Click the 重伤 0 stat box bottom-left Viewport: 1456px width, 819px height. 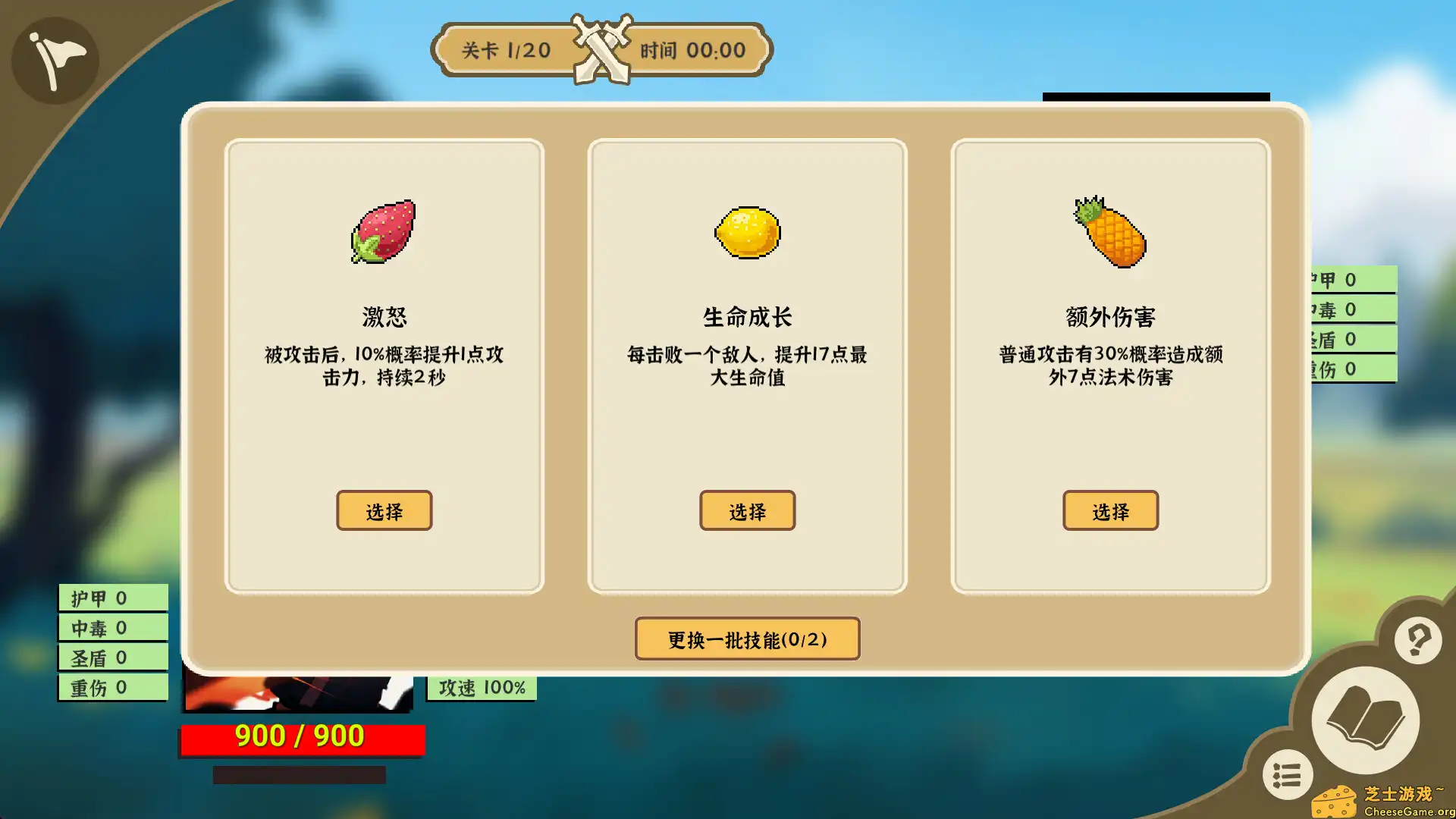click(x=111, y=687)
